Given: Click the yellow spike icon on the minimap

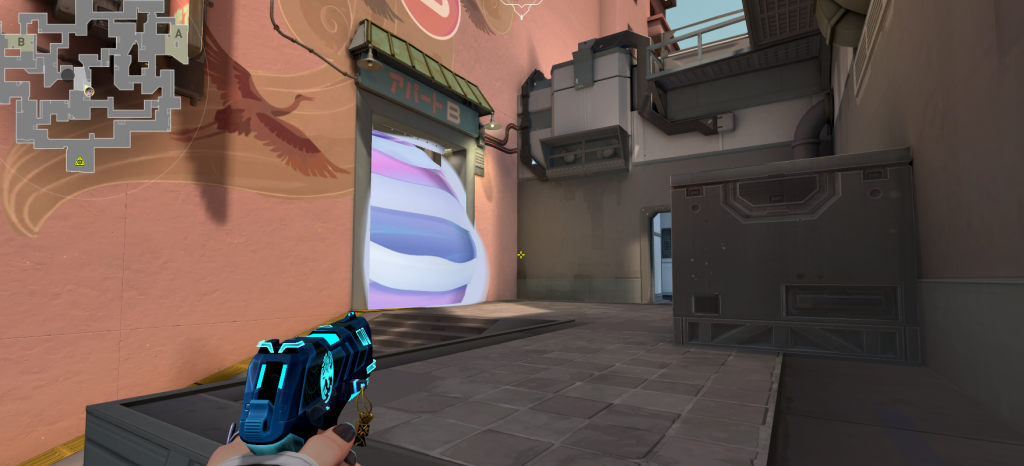Looking at the screenshot, I should (x=79, y=159).
